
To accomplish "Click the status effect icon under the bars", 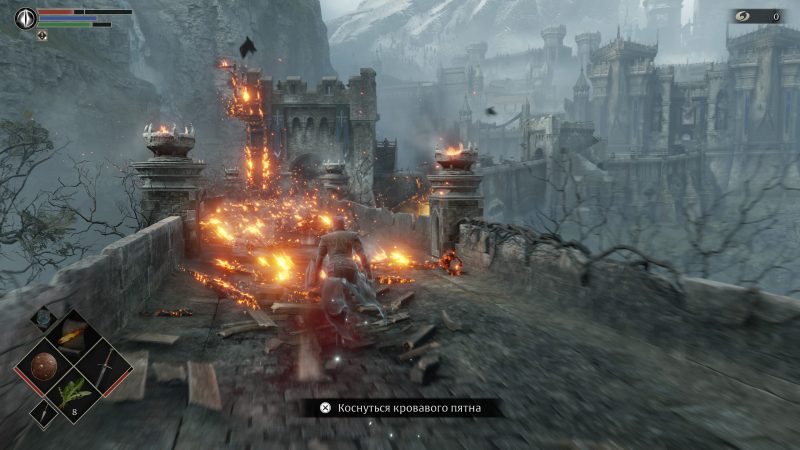I will (x=42, y=35).
